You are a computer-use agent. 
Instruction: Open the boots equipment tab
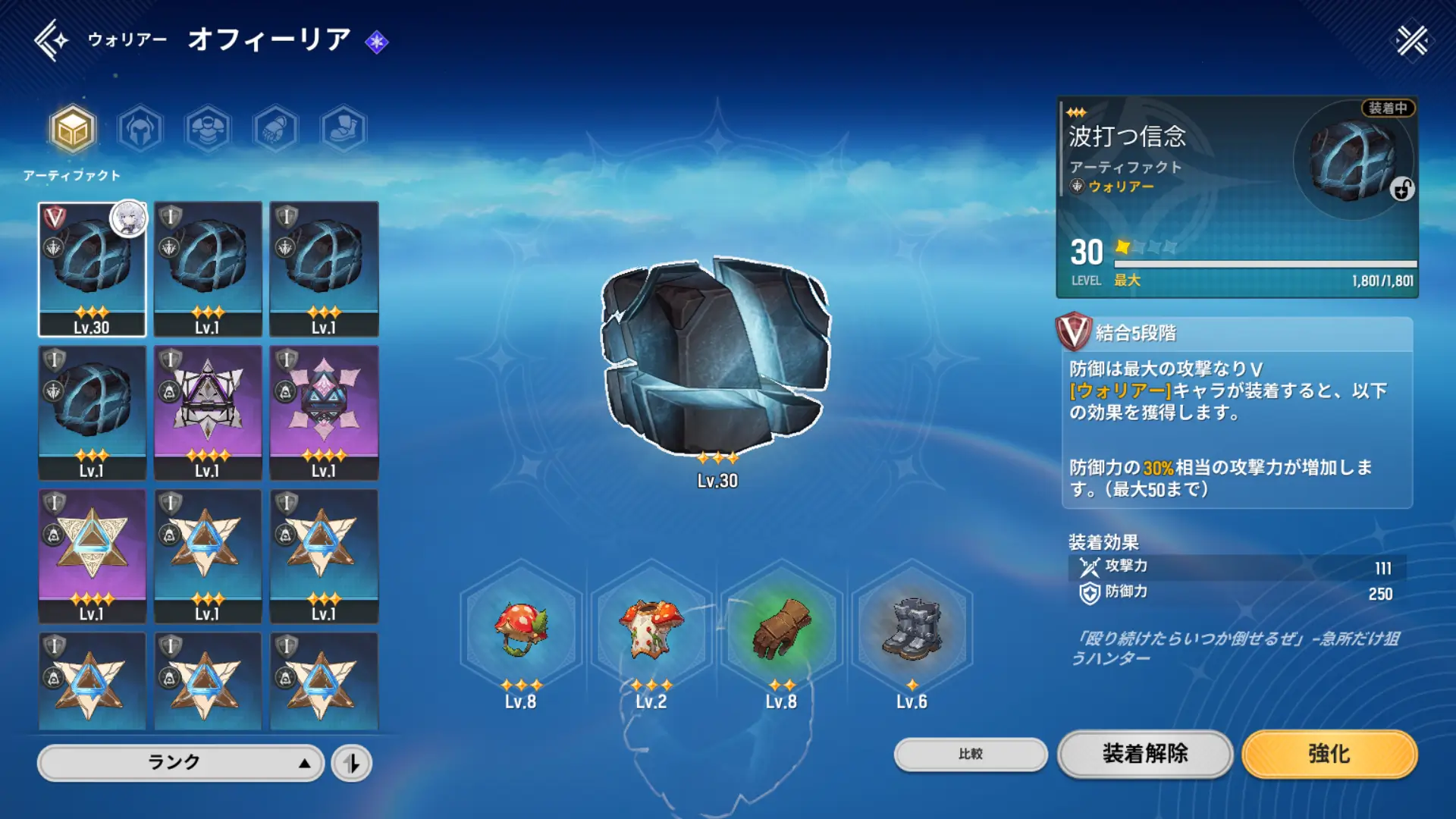tap(343, 129)
